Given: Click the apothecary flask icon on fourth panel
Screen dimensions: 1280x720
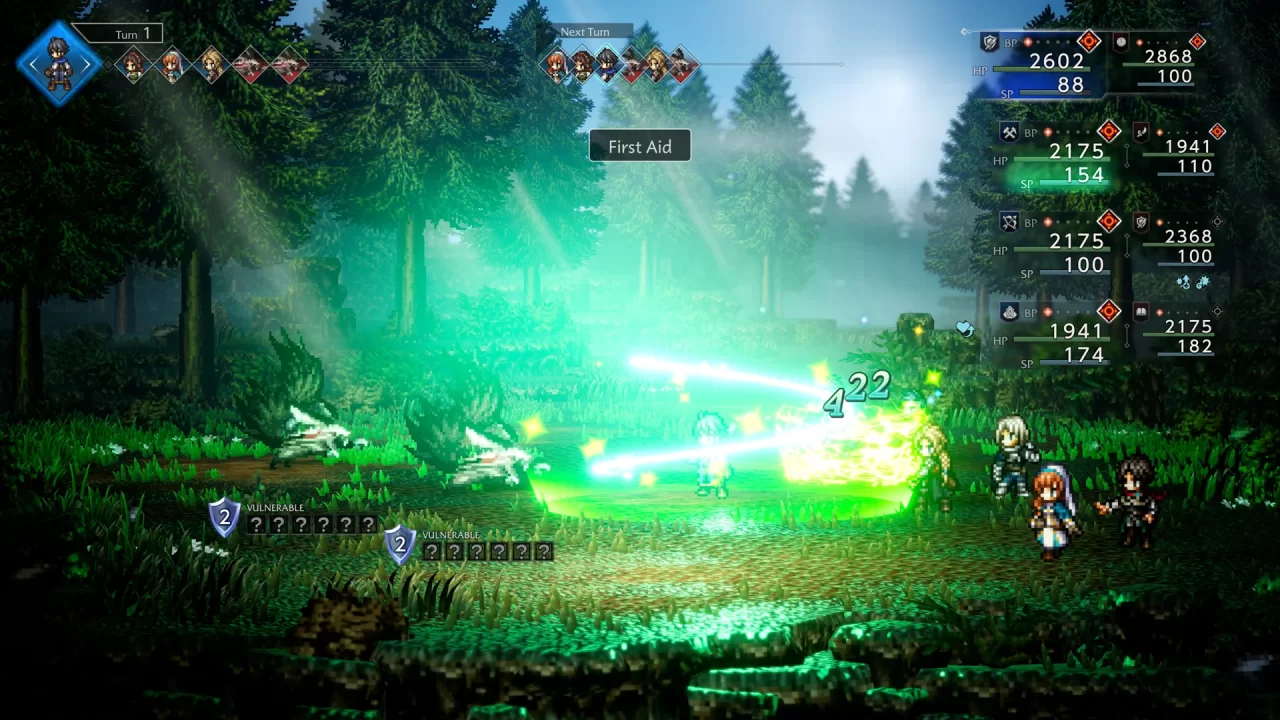Looking at the screenshot, I should 1009,311.
